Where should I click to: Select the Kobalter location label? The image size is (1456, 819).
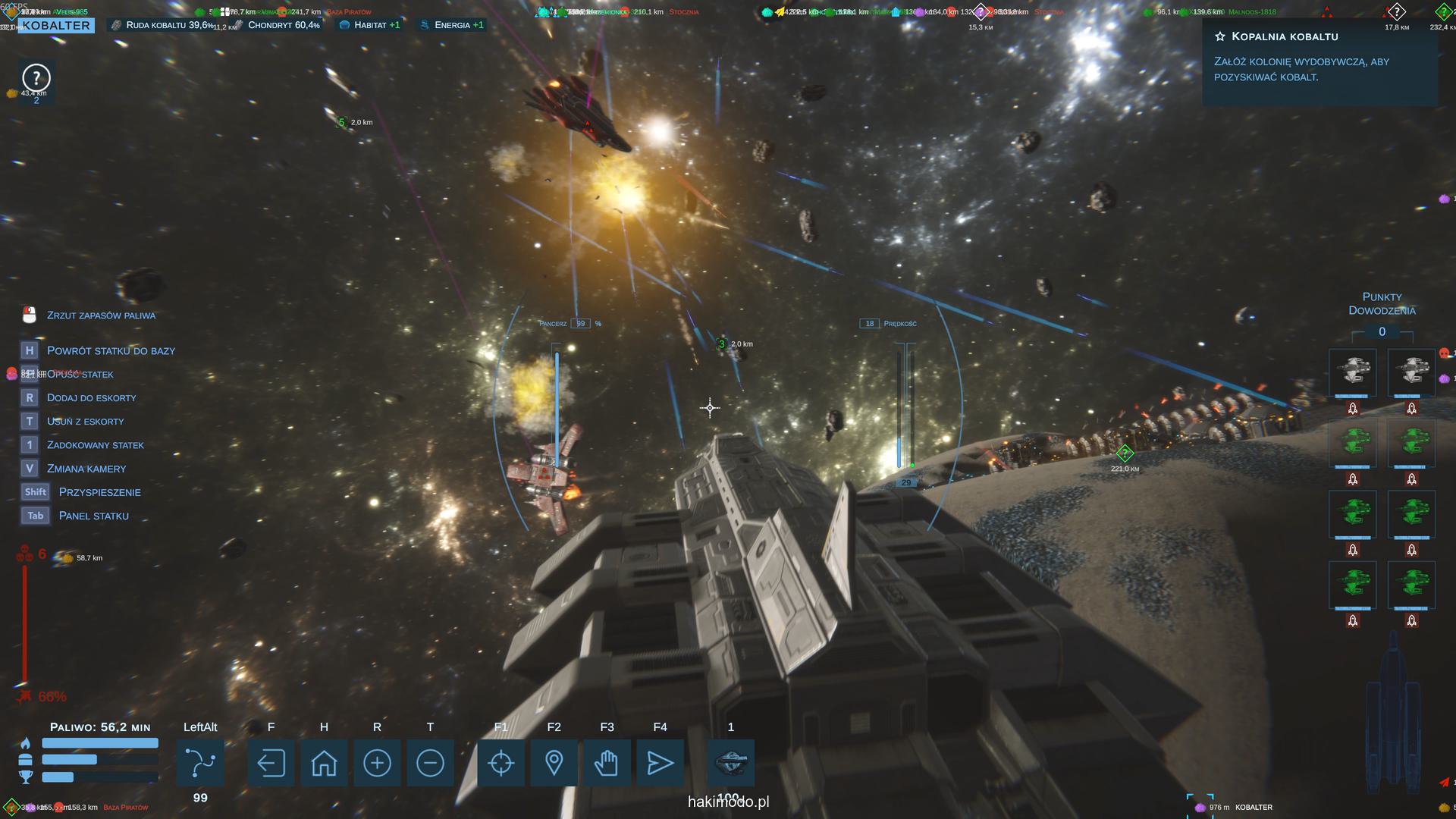click(x=56, y=25)
